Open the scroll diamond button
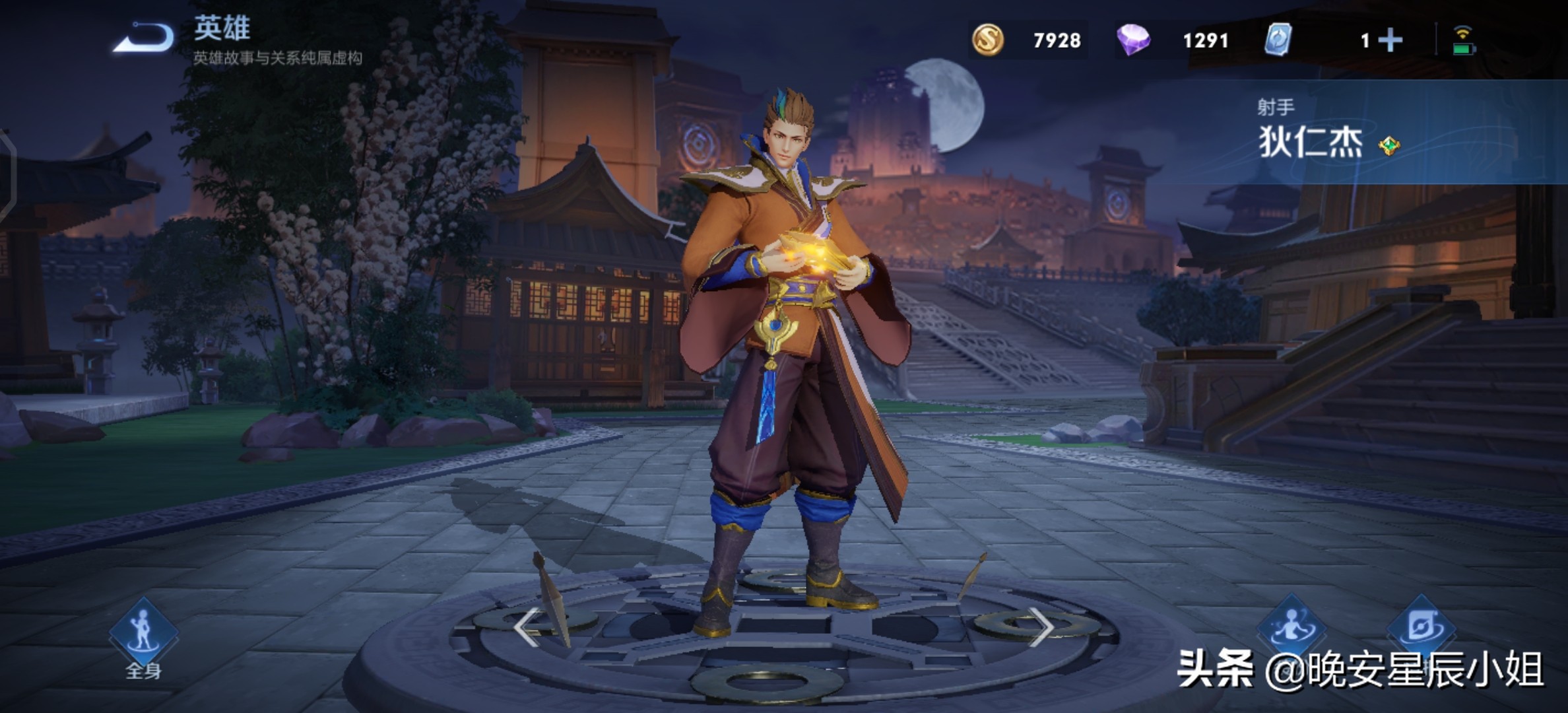The width and height of the screenshot is (1568, 713). click(x=1421, y=627)
